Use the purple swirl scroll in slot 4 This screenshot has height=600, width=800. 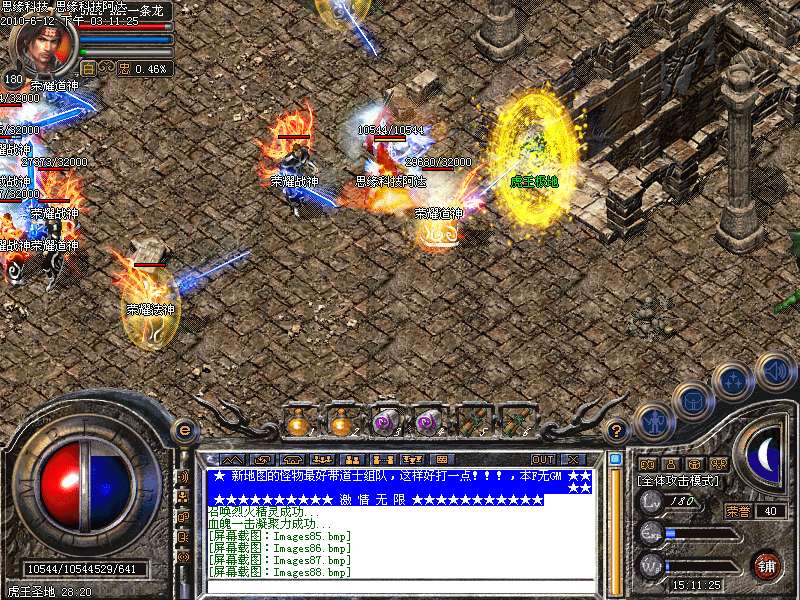coord(428,422)
